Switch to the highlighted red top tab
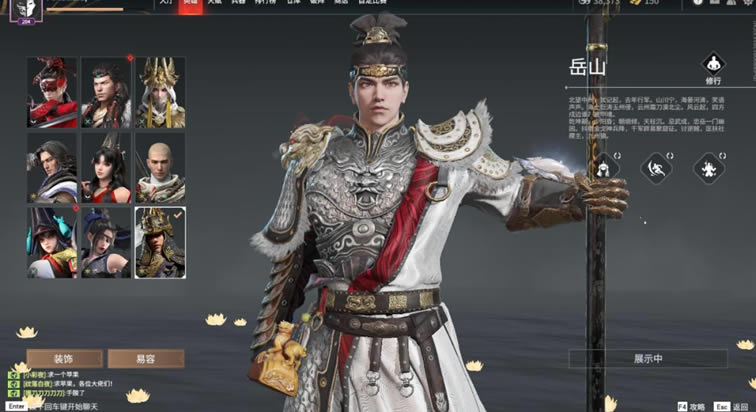 pos(190,4)
